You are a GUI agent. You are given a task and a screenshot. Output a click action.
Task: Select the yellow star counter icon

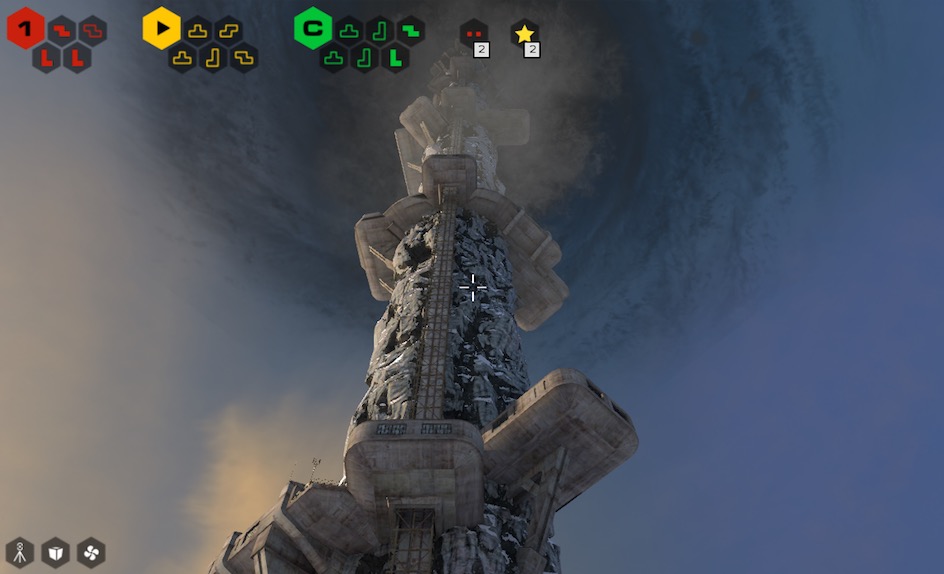point(524,34)
